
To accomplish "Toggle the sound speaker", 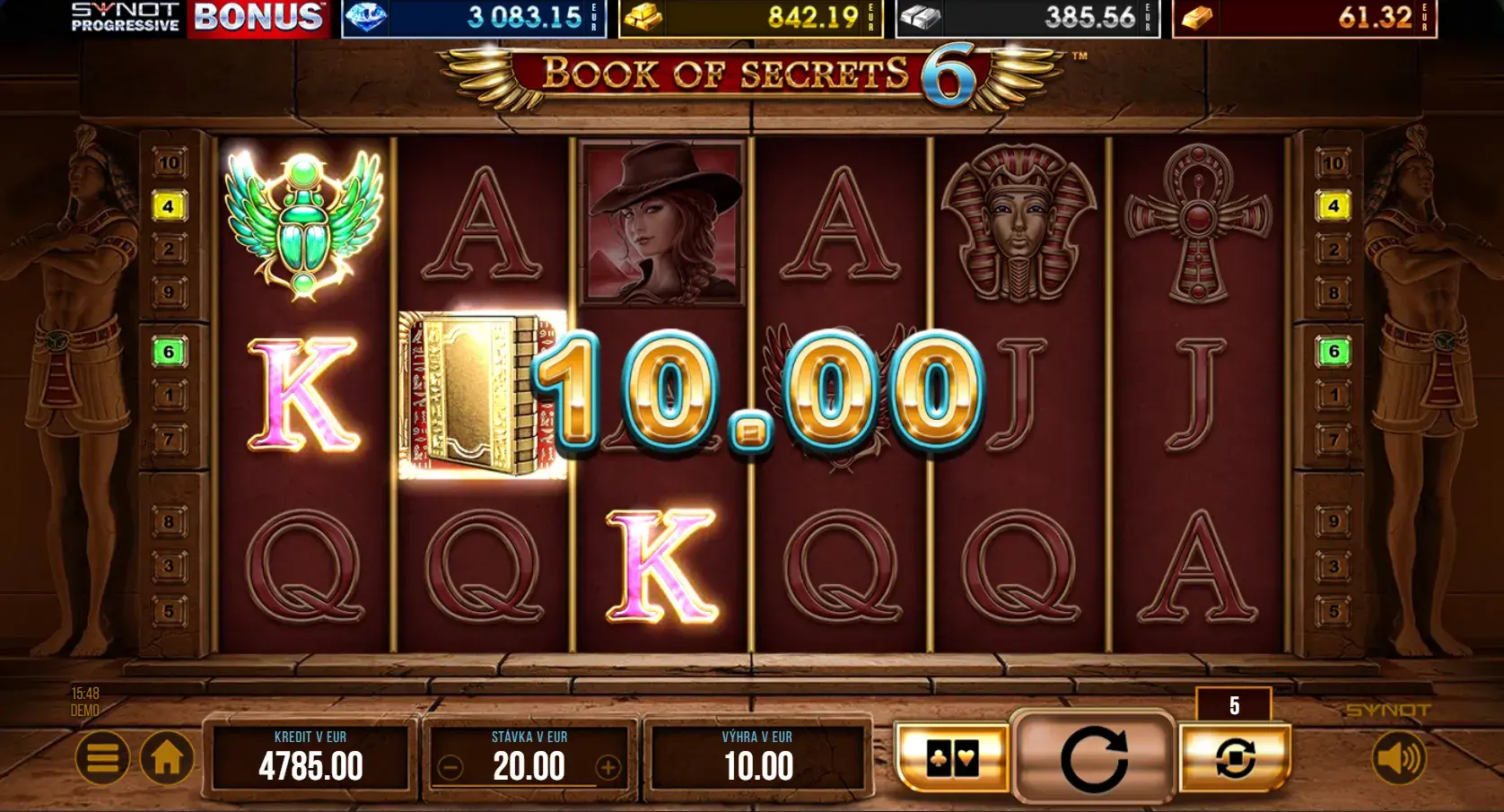I will pyautogui.click(x=1398, y=758).
